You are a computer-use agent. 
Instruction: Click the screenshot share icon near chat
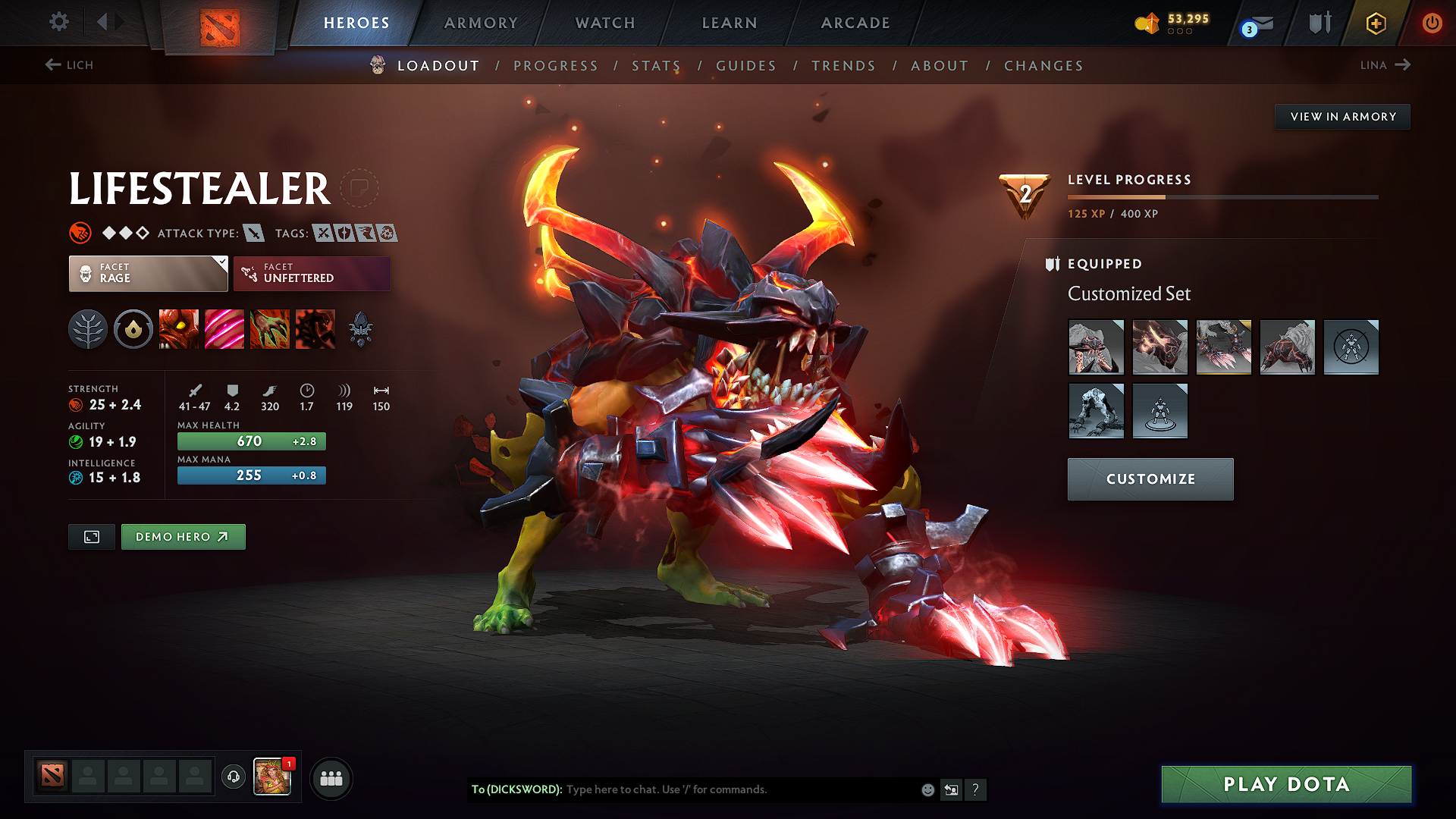coord(952,789)
